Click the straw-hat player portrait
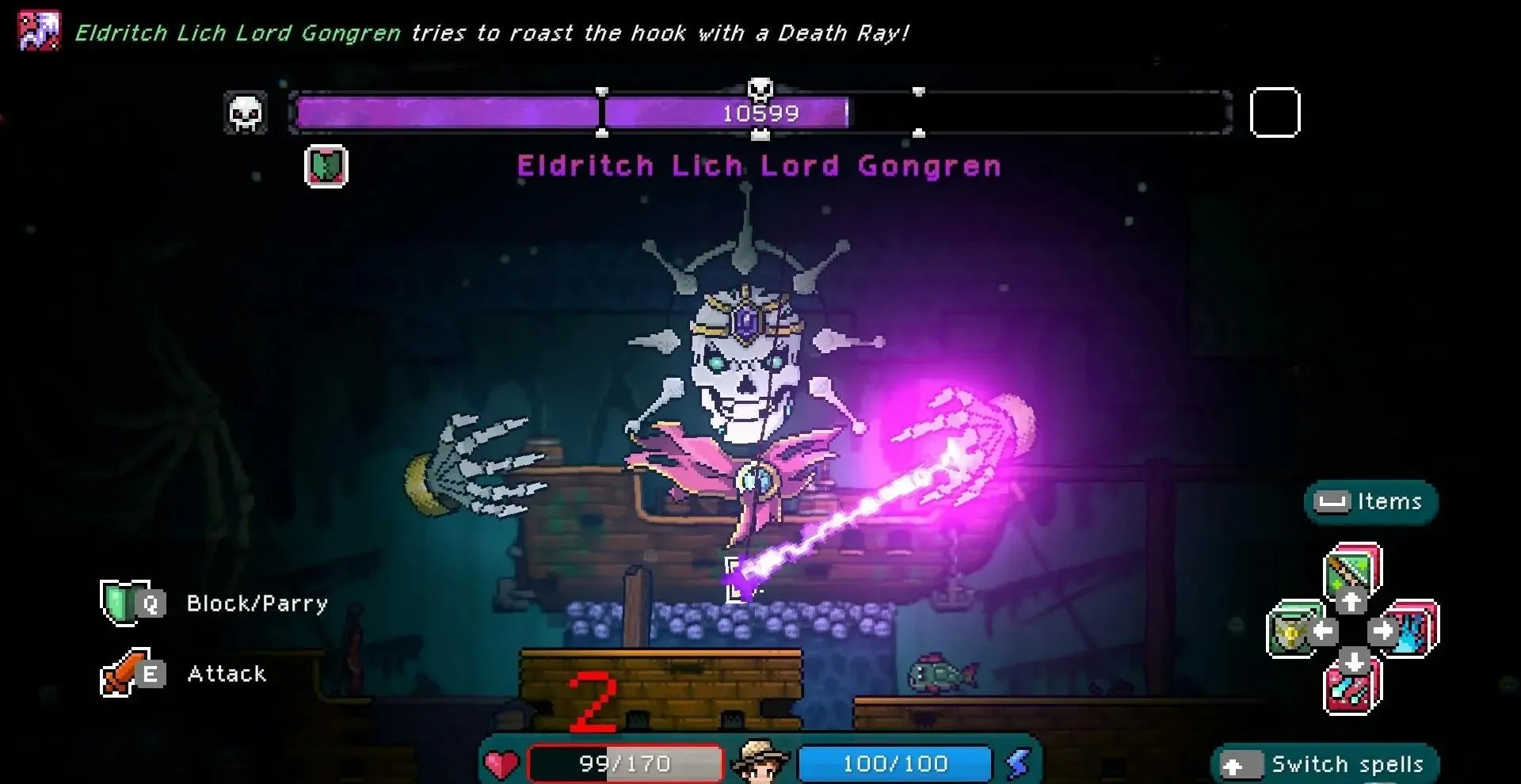The height and width of the screenshot is (784, 1521). click(x=760, y=762)
